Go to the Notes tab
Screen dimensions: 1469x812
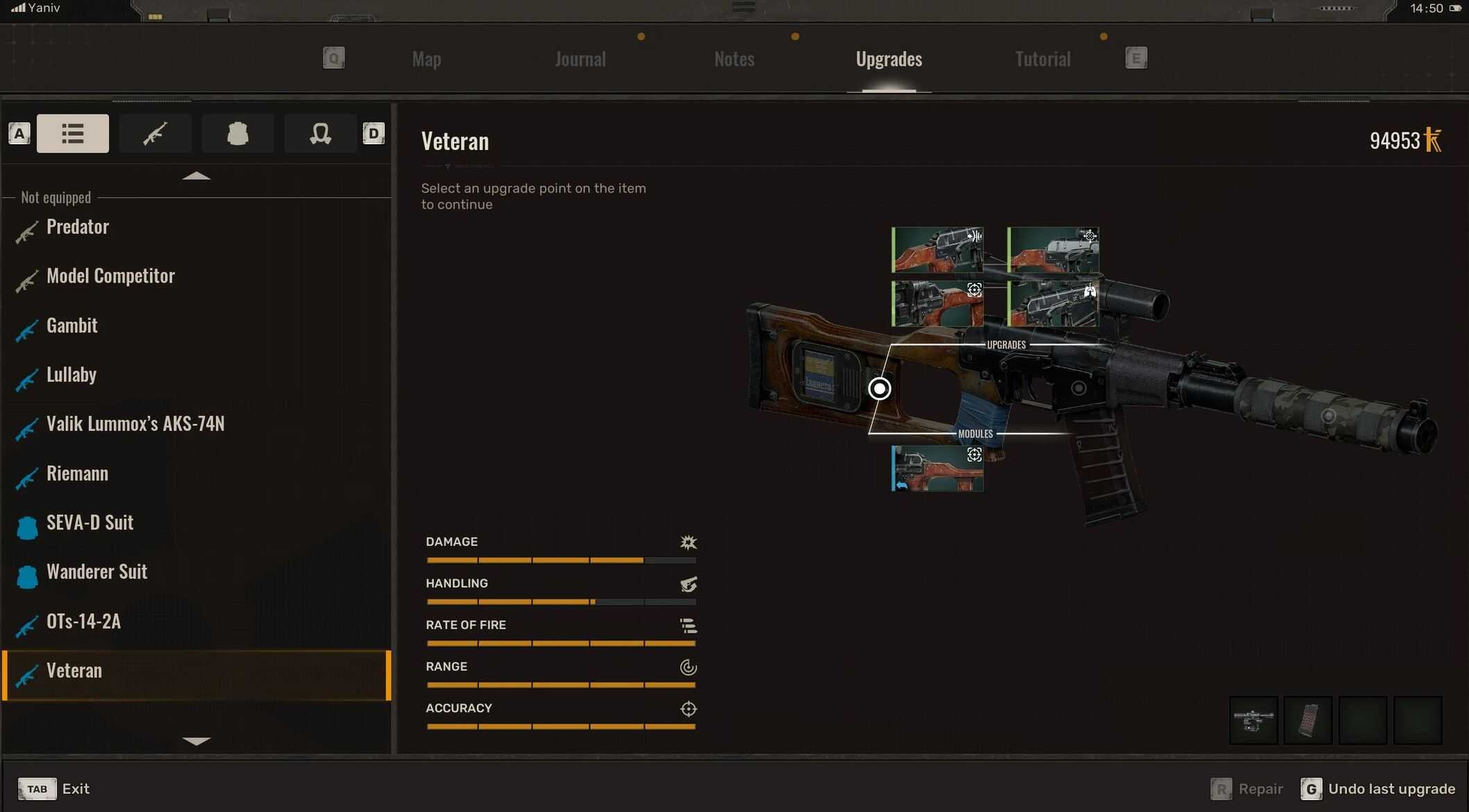[734, 59]
